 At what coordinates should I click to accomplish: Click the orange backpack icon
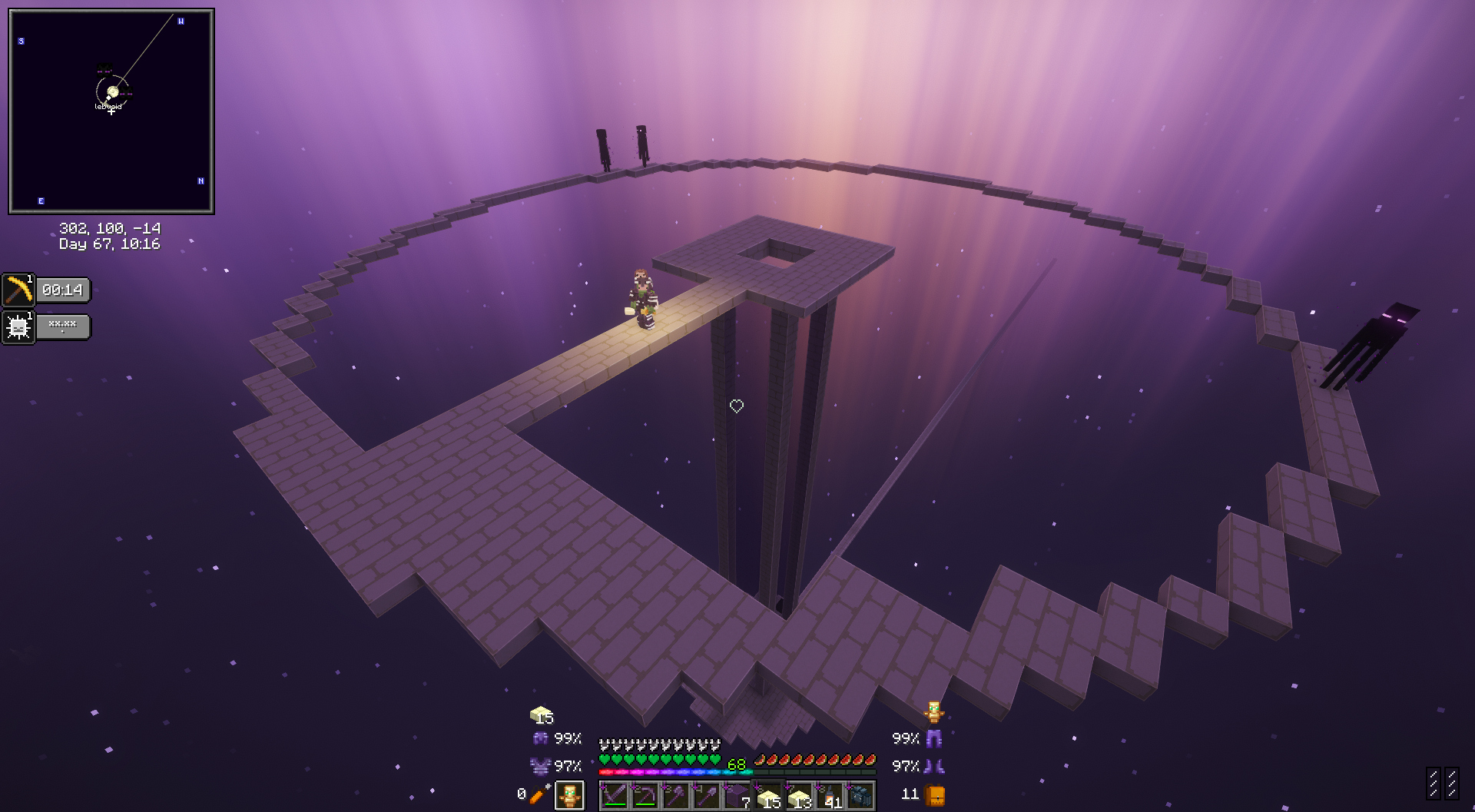[934, 794]
